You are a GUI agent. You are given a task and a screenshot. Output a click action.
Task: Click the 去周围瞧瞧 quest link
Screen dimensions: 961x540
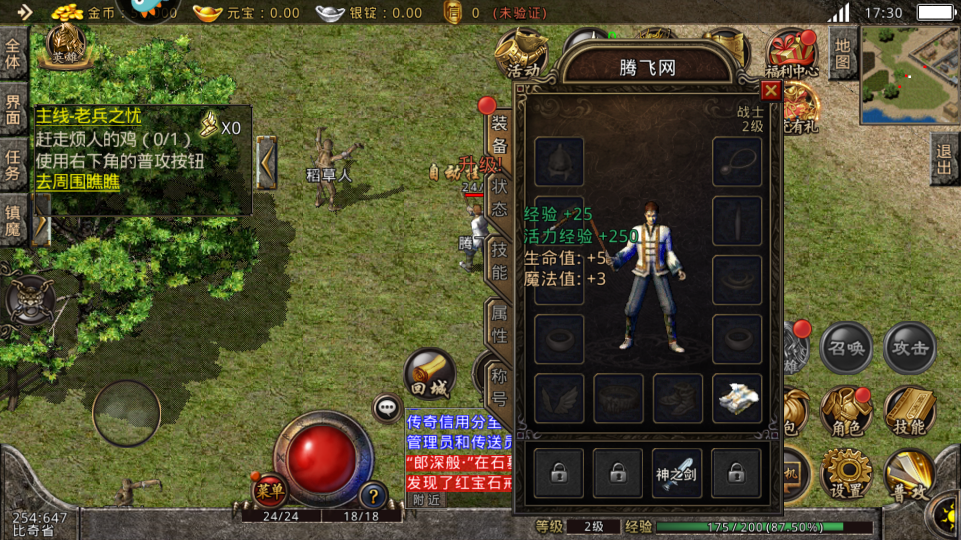pos(78,182)
